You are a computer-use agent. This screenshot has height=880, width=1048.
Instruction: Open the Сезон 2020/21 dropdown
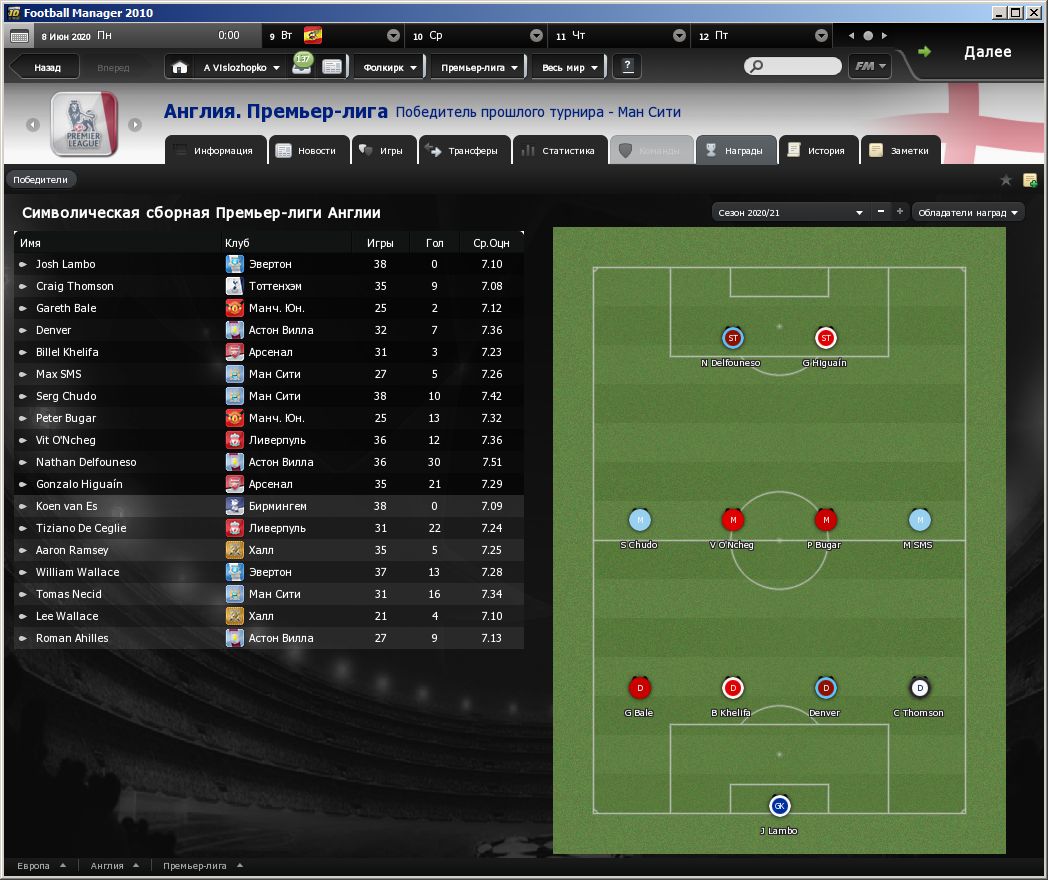tap(789, 212)
